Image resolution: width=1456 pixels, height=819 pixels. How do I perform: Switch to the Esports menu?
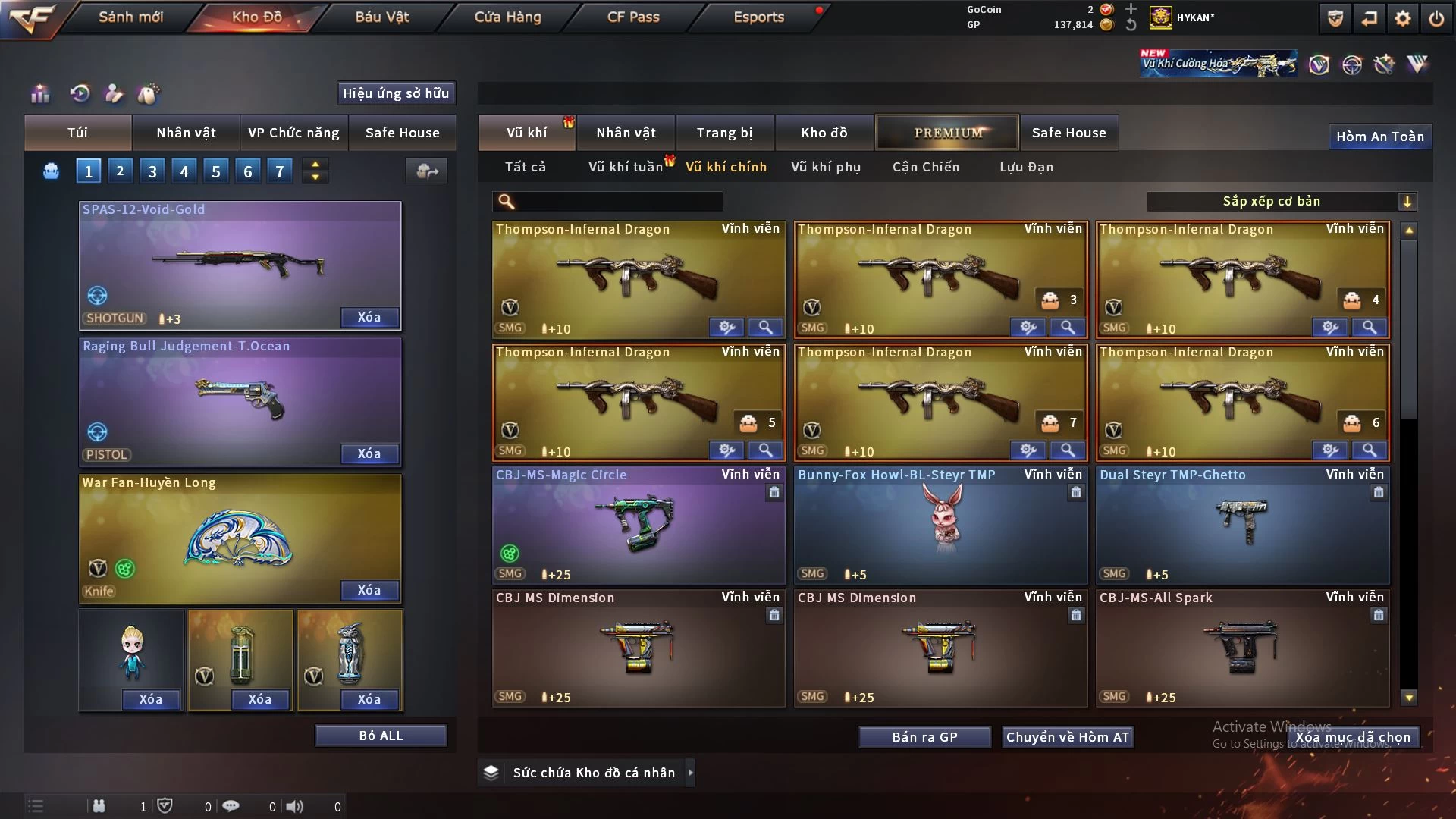click(x=758, y=17)
